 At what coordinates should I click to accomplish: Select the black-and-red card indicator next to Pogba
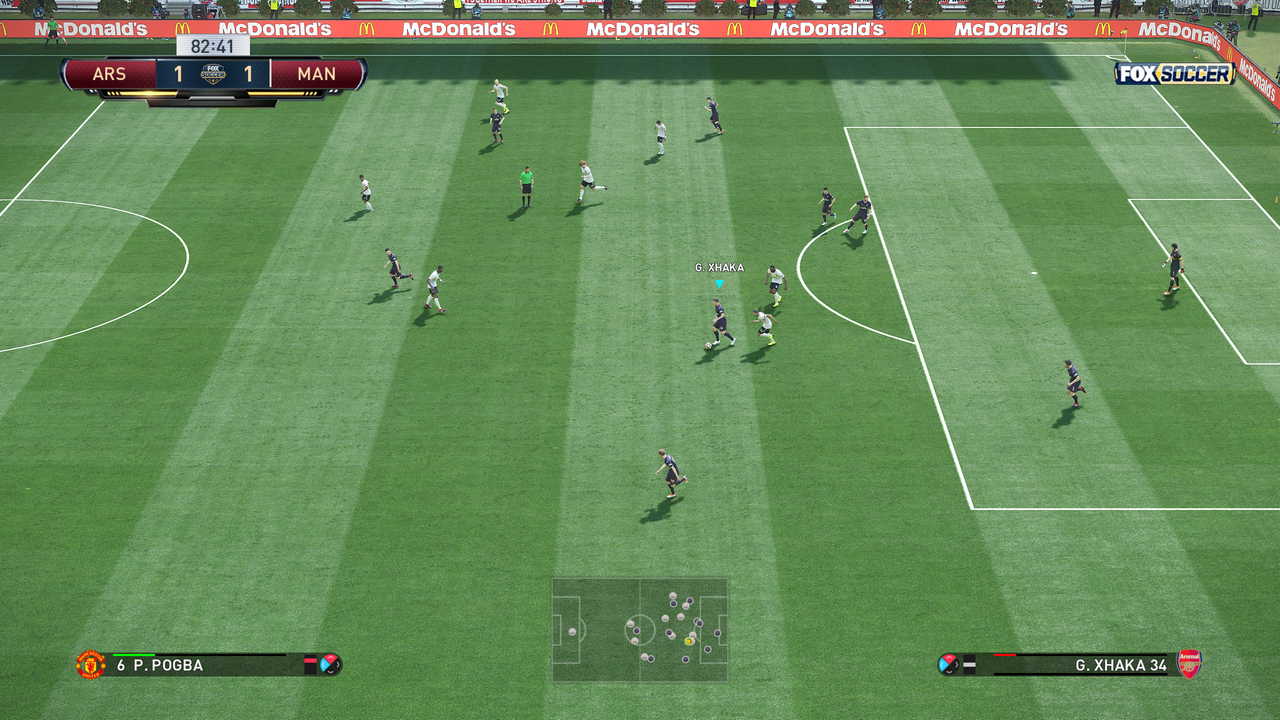click(x=312, y=663)
